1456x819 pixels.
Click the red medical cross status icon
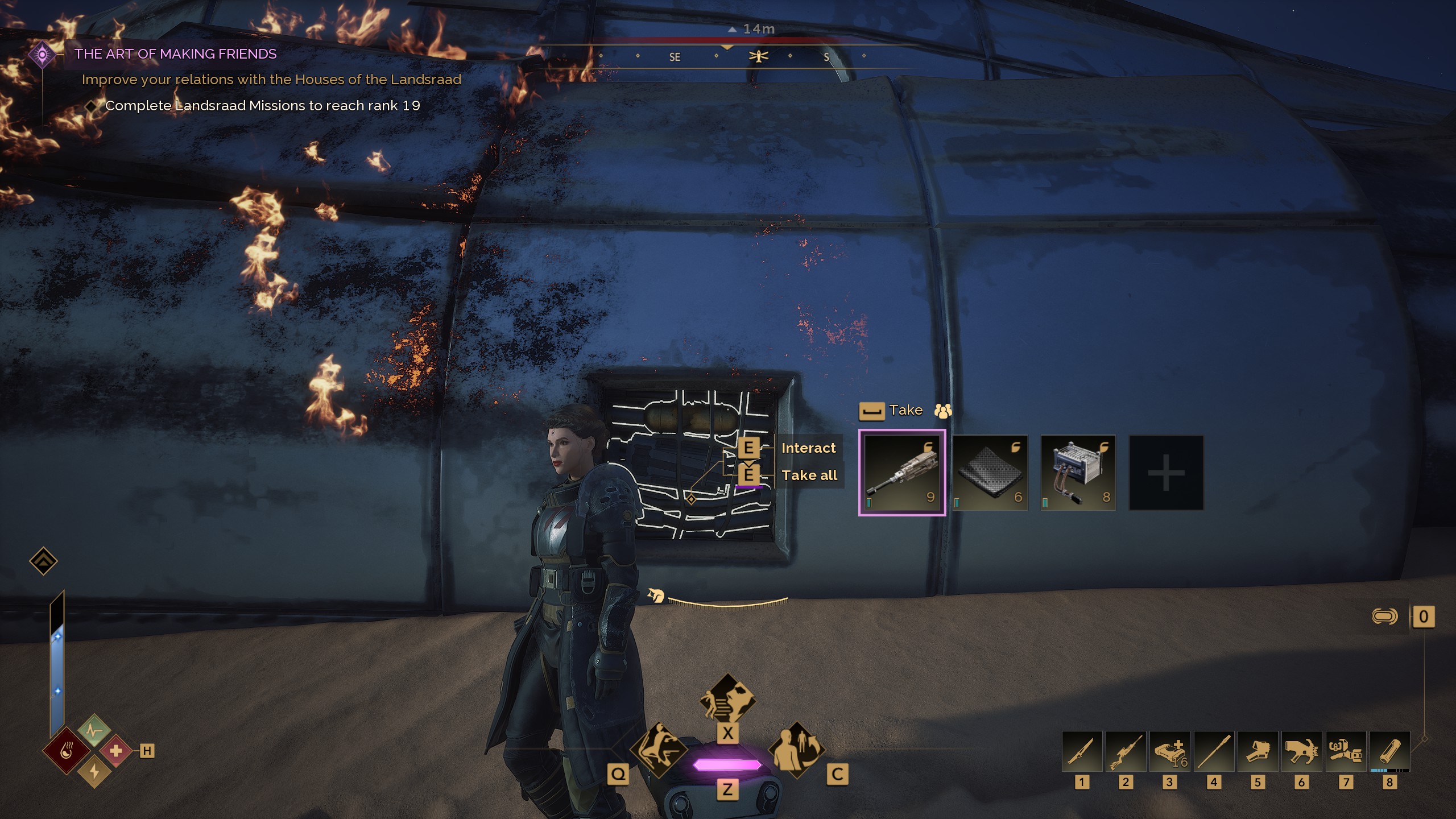(x=116, y=751)
